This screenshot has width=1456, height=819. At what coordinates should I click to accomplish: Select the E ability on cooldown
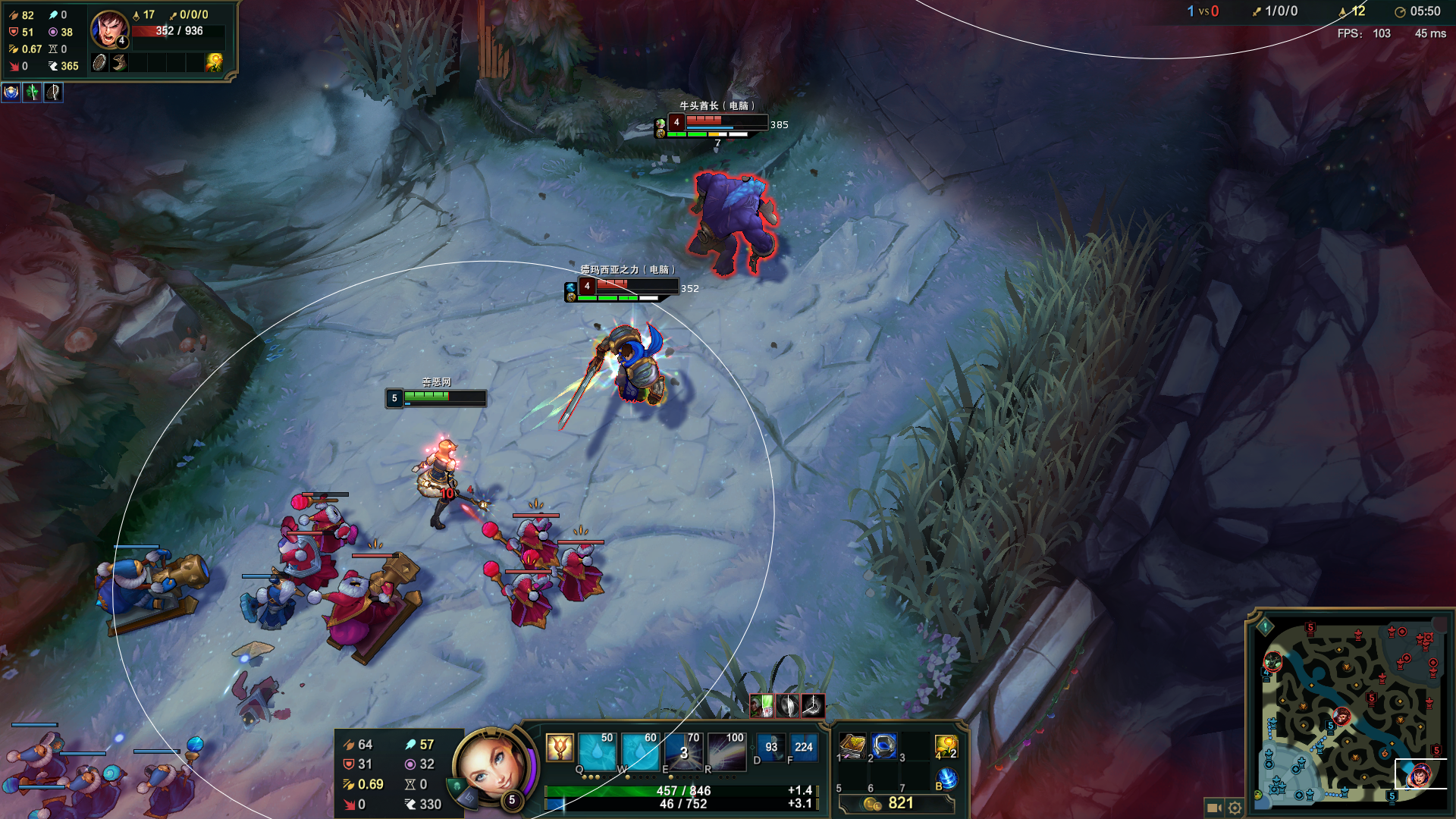(x=684, y=752)
